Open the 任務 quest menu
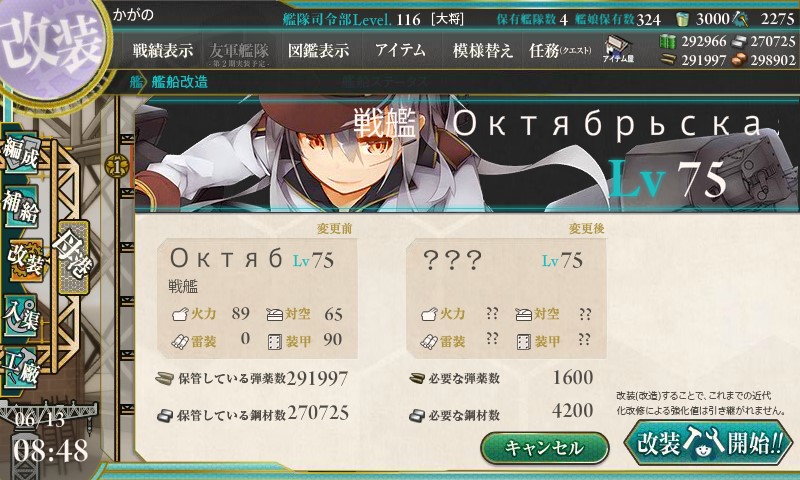 (560, 50)
